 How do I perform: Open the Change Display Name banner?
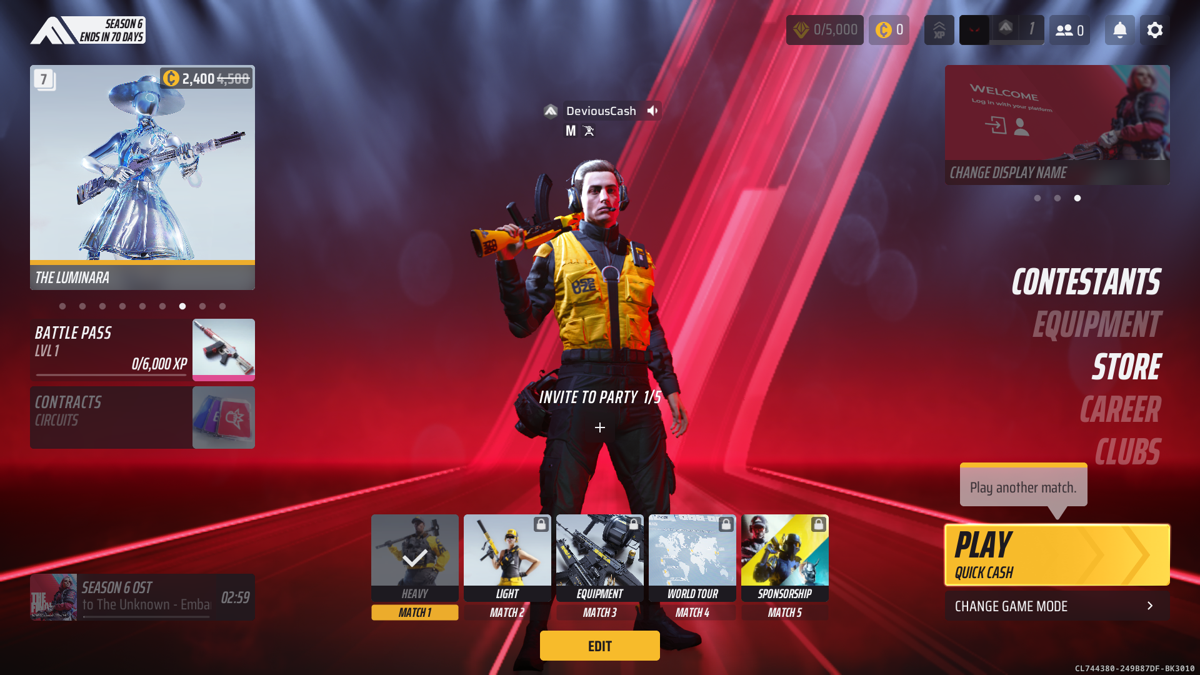point(1057,125)
